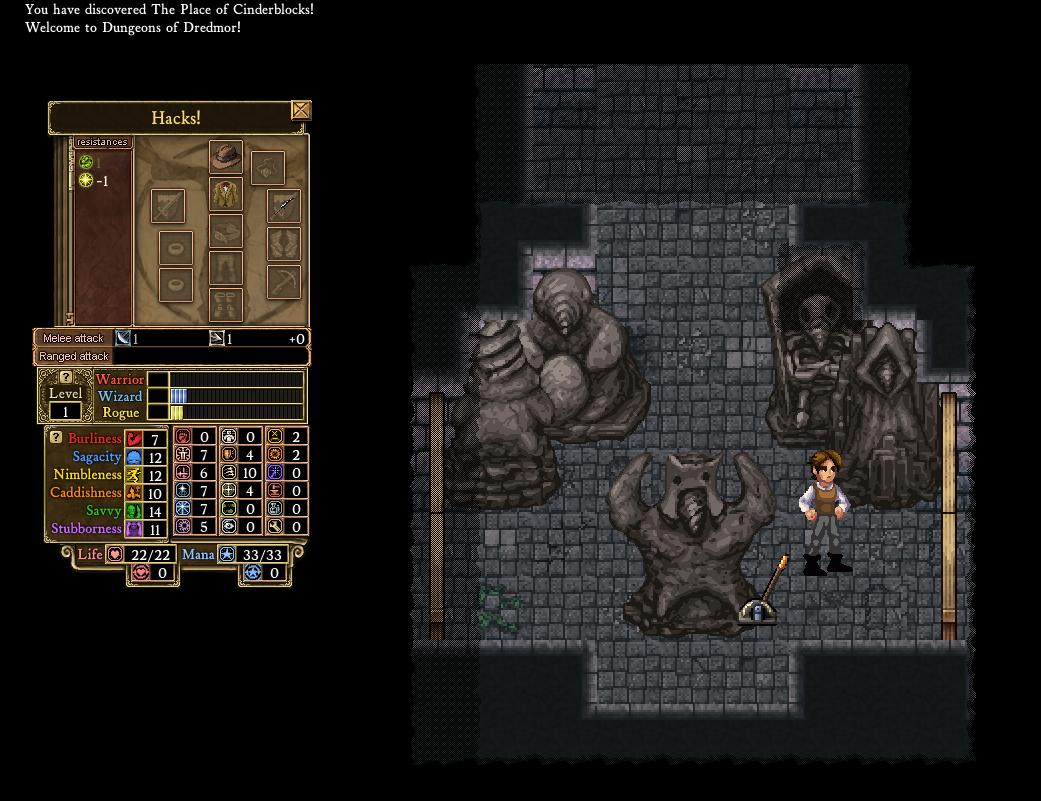The image size is (1041, 801).
Task: Select the empty gloves equipment slot
Action: tap(284, 243)
